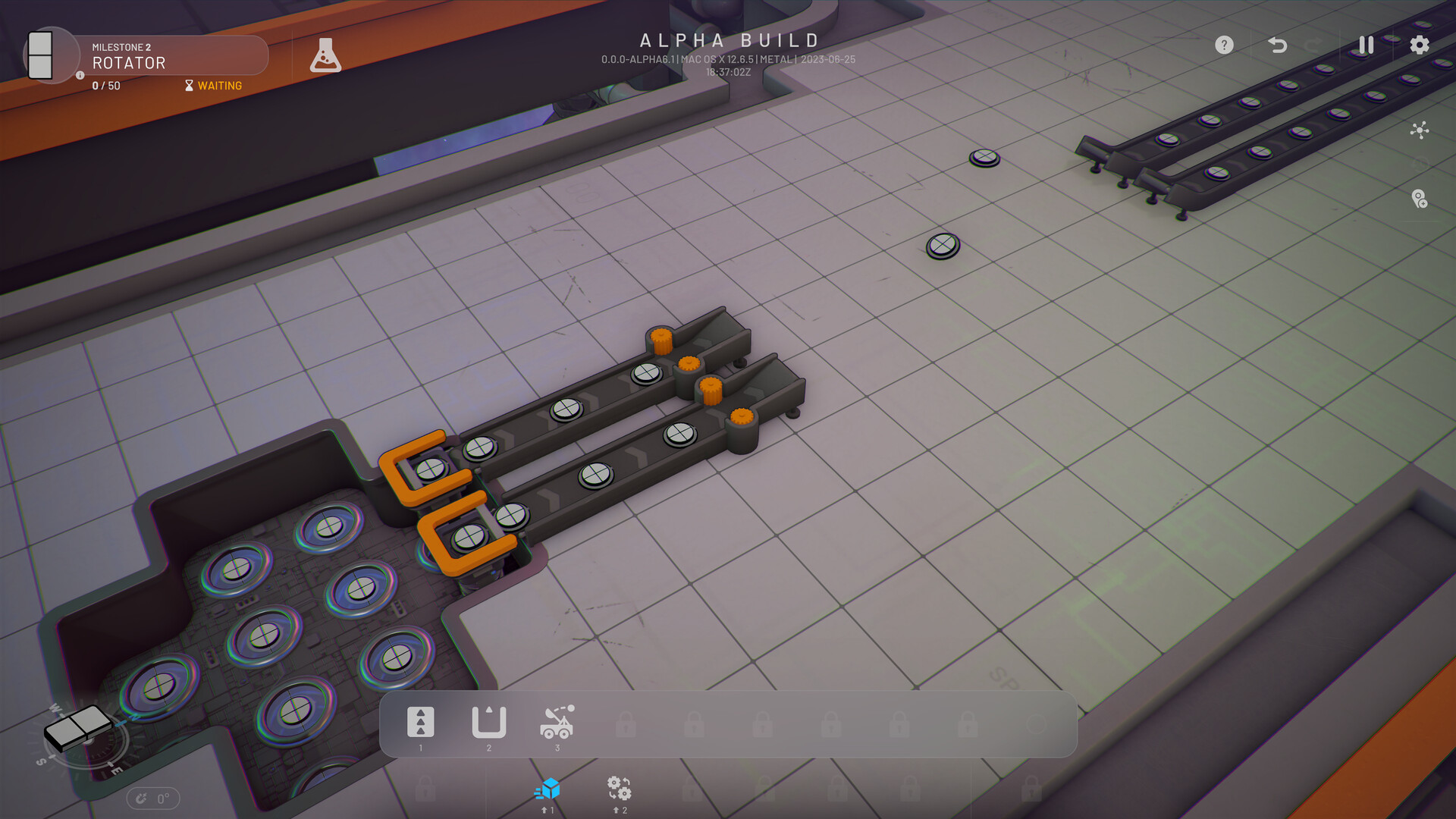The height and width of the screenshot is (819, 1456).
Task: Add a new map pin waypoint
Action: [1421, 199]
